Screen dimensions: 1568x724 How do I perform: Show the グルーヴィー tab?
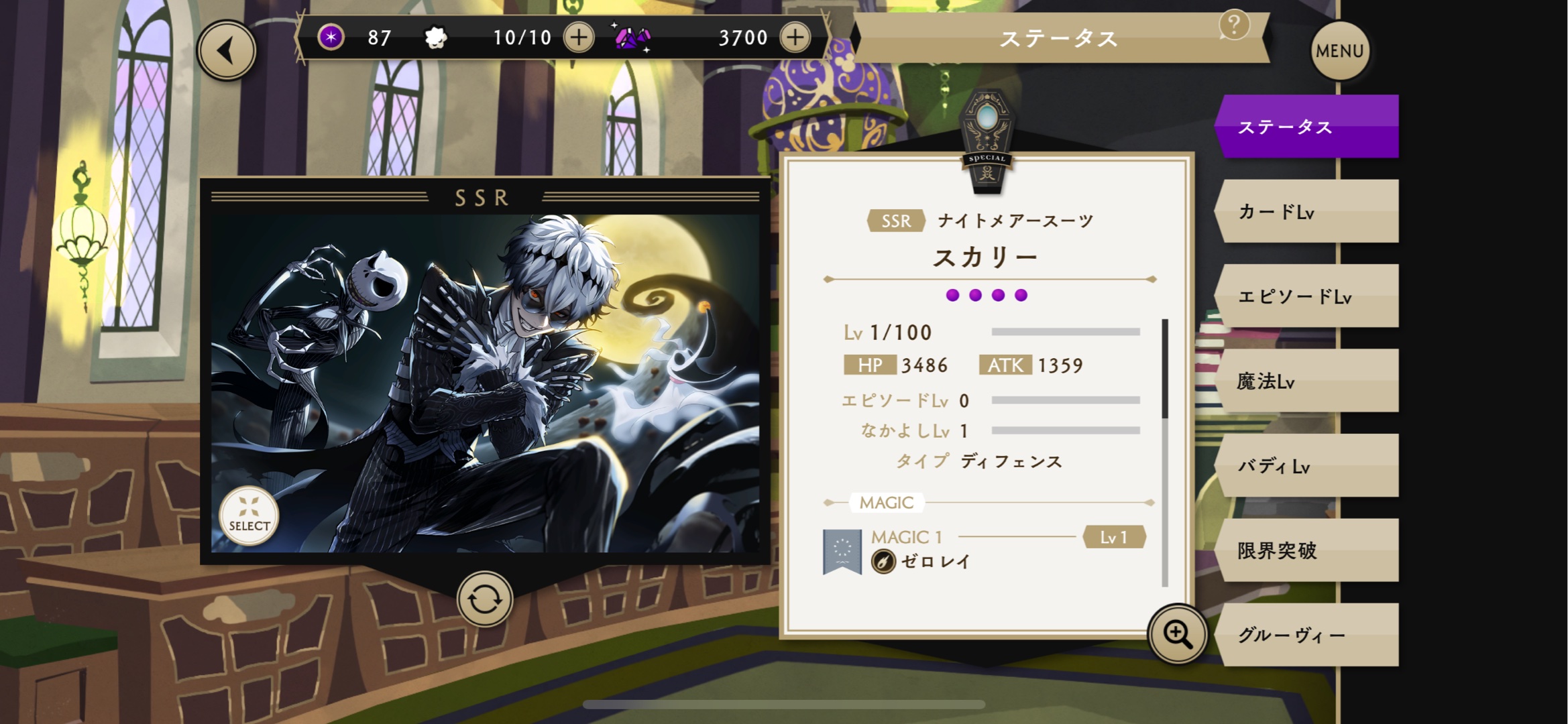point(1308,635)
